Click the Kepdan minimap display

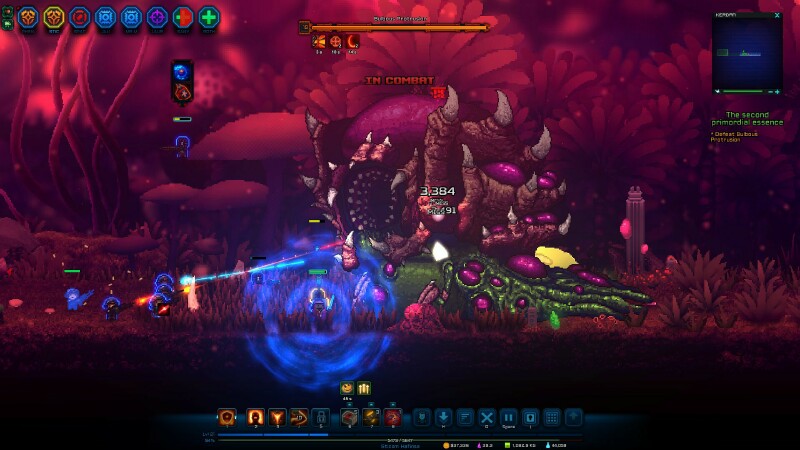tap(746, 55)
